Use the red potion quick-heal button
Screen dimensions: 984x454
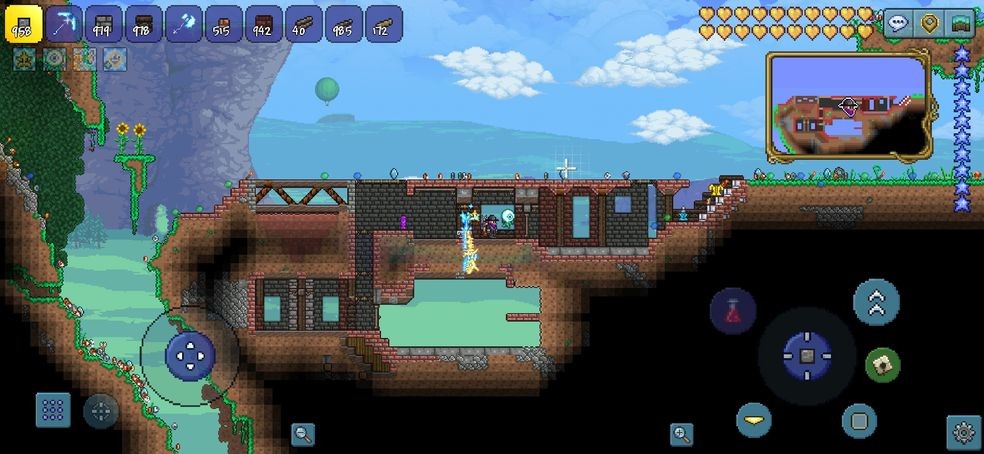coord(732,309)
